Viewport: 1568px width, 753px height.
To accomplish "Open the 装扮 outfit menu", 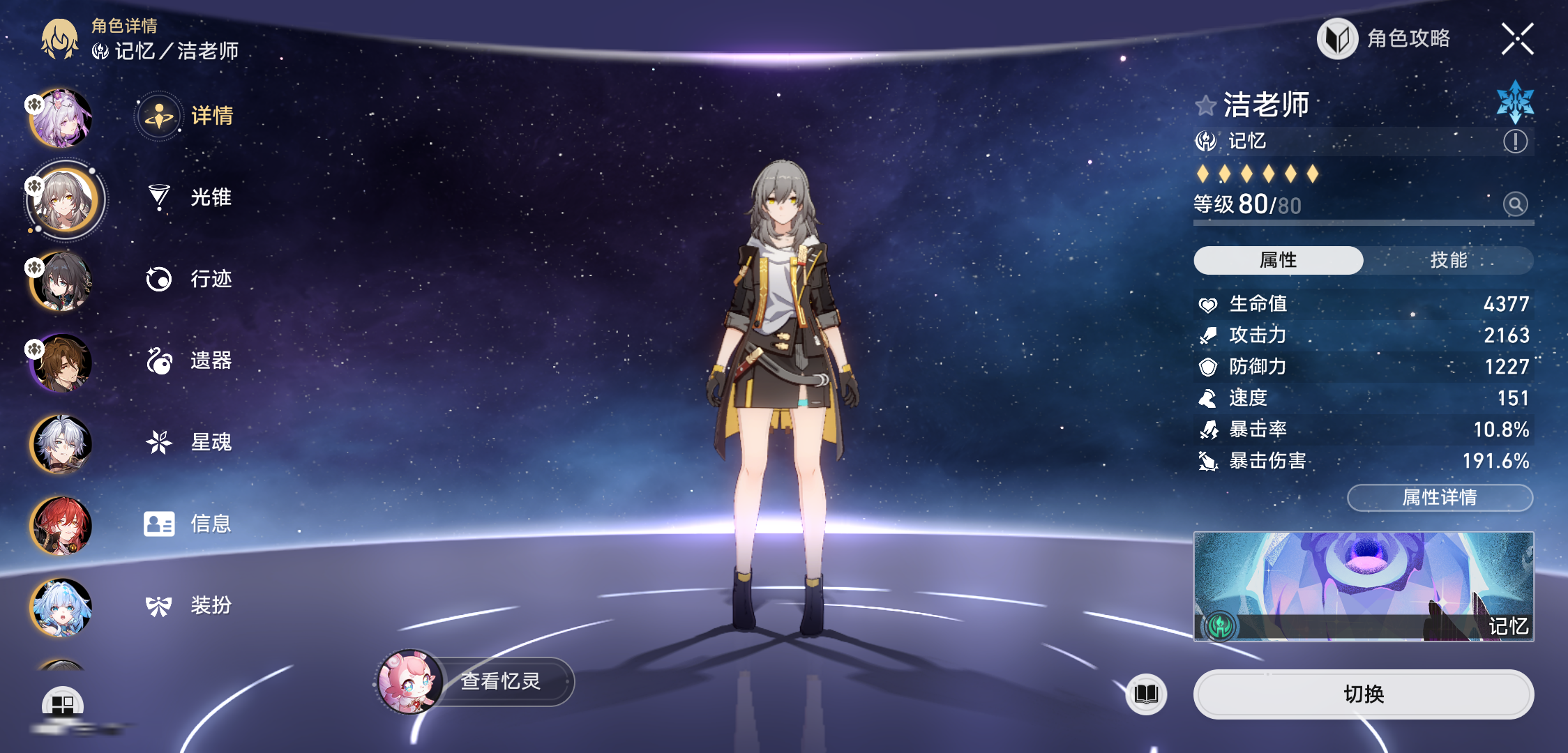I will pos(190,605).
